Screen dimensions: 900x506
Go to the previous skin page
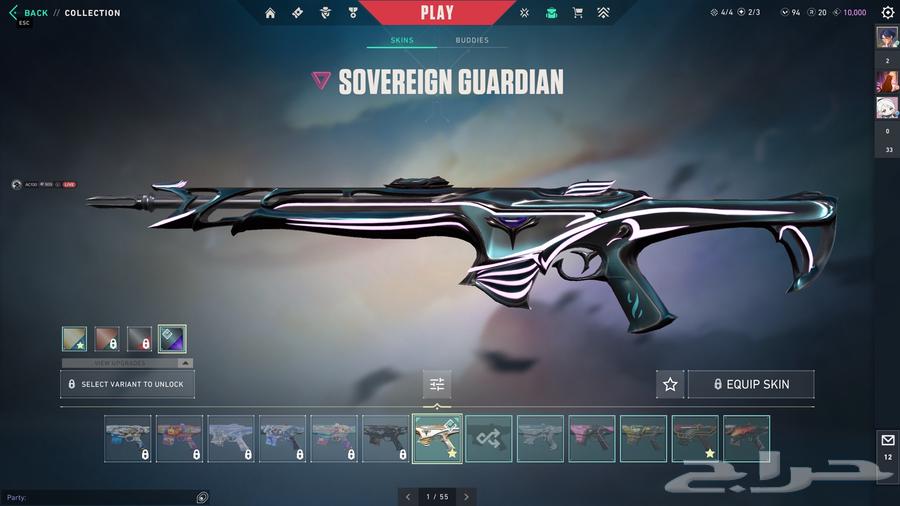coord(408,496)
